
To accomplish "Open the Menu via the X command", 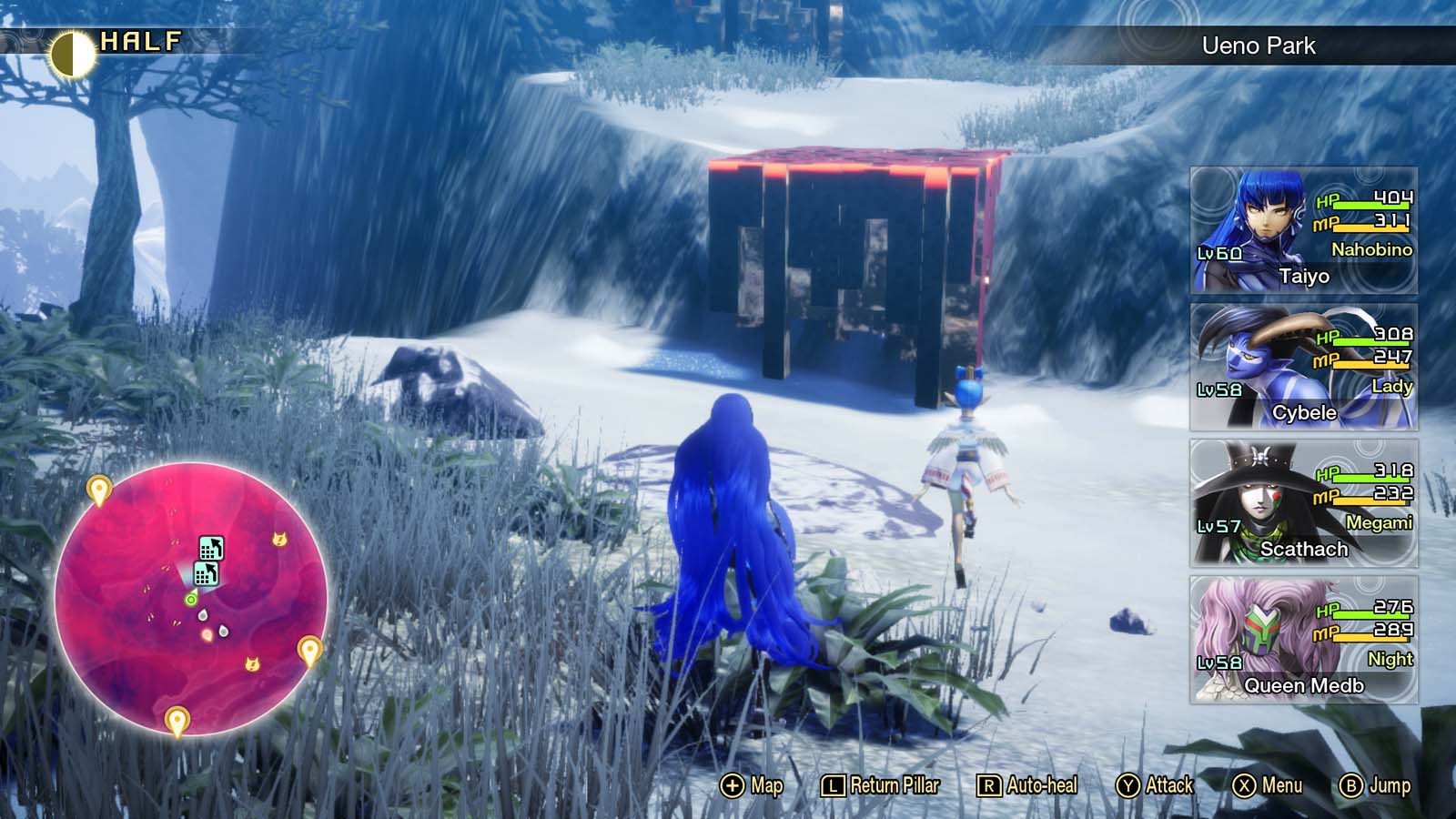I will 1265,784.
